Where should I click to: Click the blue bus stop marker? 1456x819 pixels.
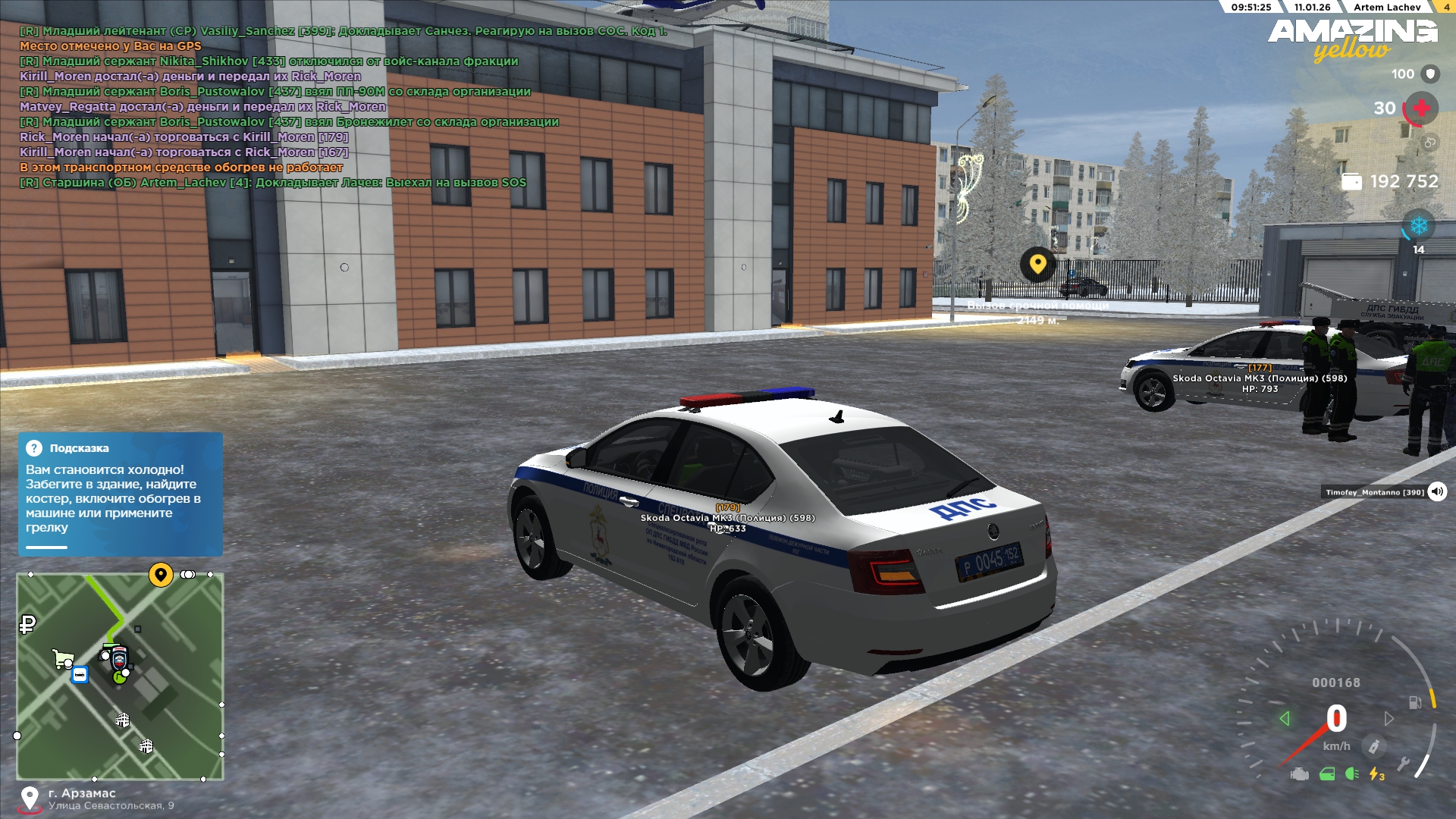80,674
